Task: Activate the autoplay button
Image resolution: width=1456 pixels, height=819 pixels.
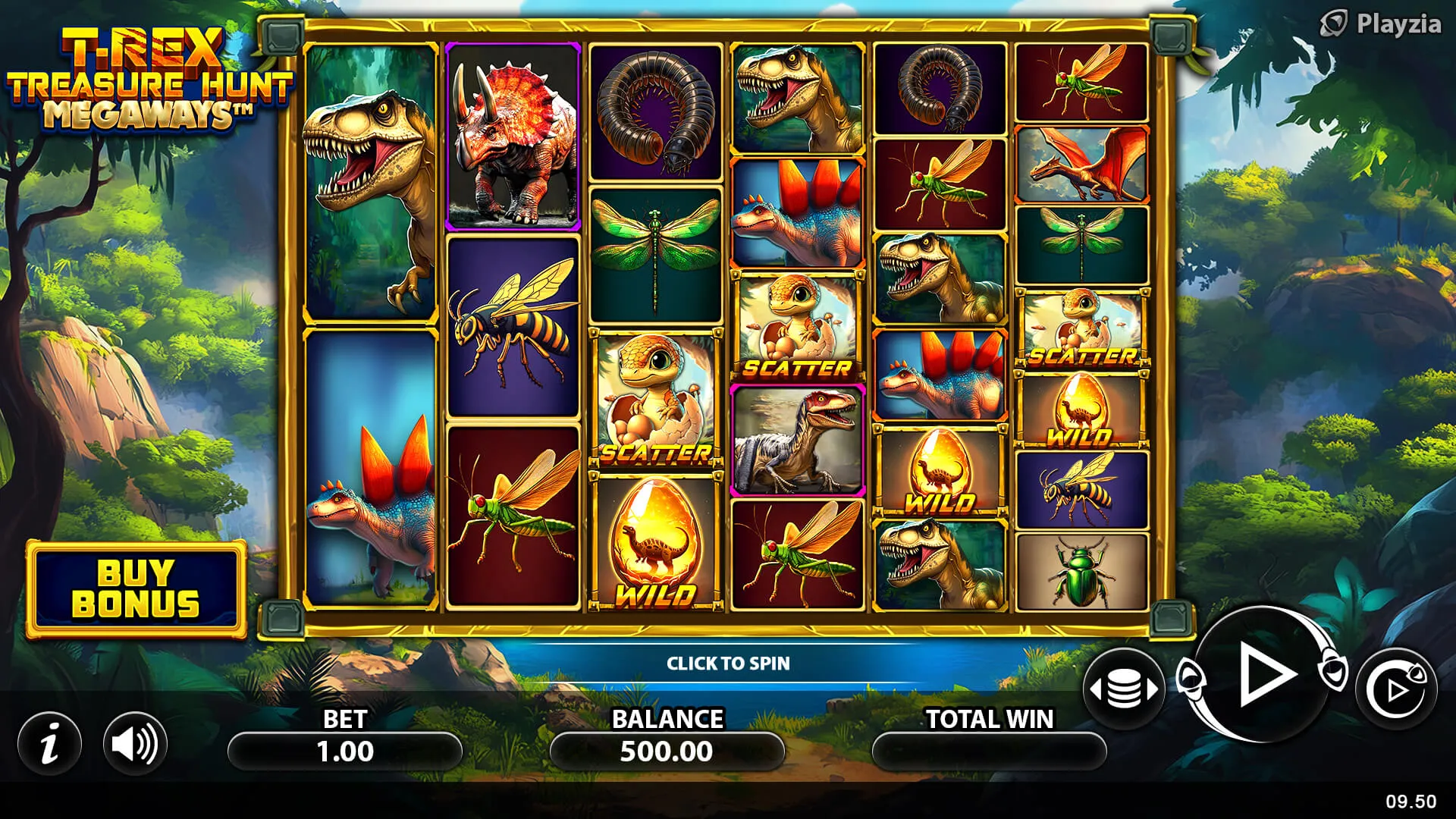Action: [x=1396, y=689]
